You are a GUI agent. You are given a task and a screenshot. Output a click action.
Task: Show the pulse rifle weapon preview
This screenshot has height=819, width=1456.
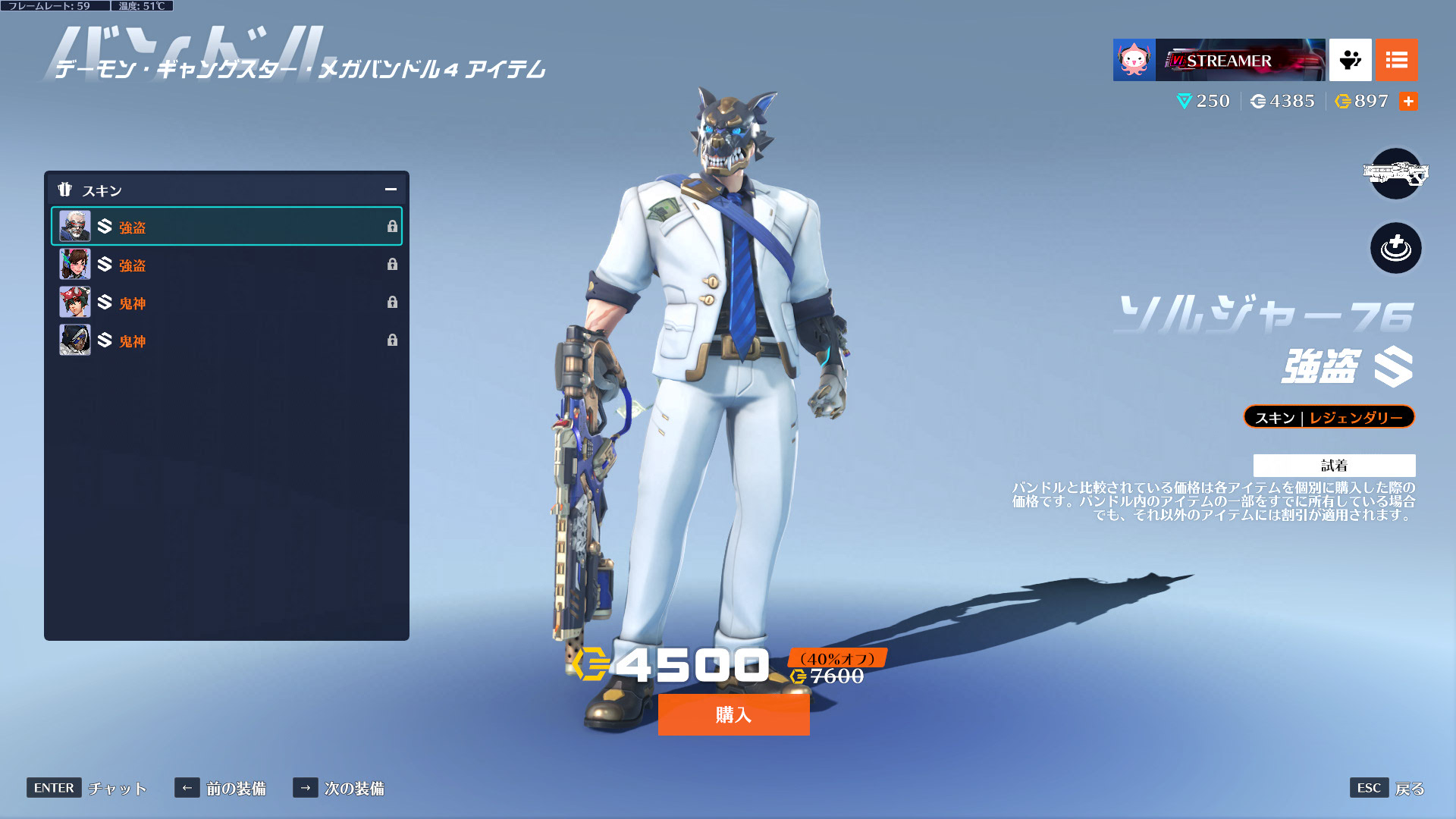click(1395, 174)
